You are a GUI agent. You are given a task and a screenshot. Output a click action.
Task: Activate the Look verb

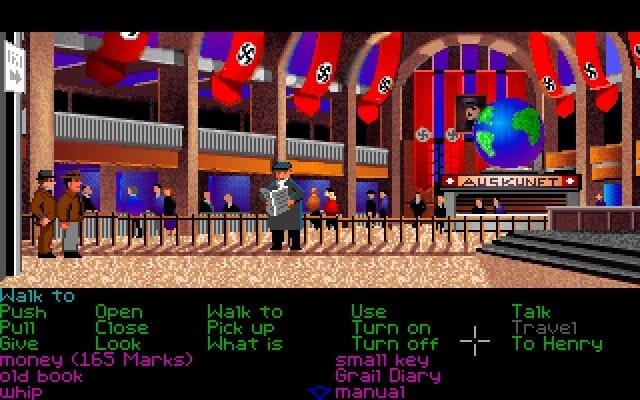(x=118, y=343)
